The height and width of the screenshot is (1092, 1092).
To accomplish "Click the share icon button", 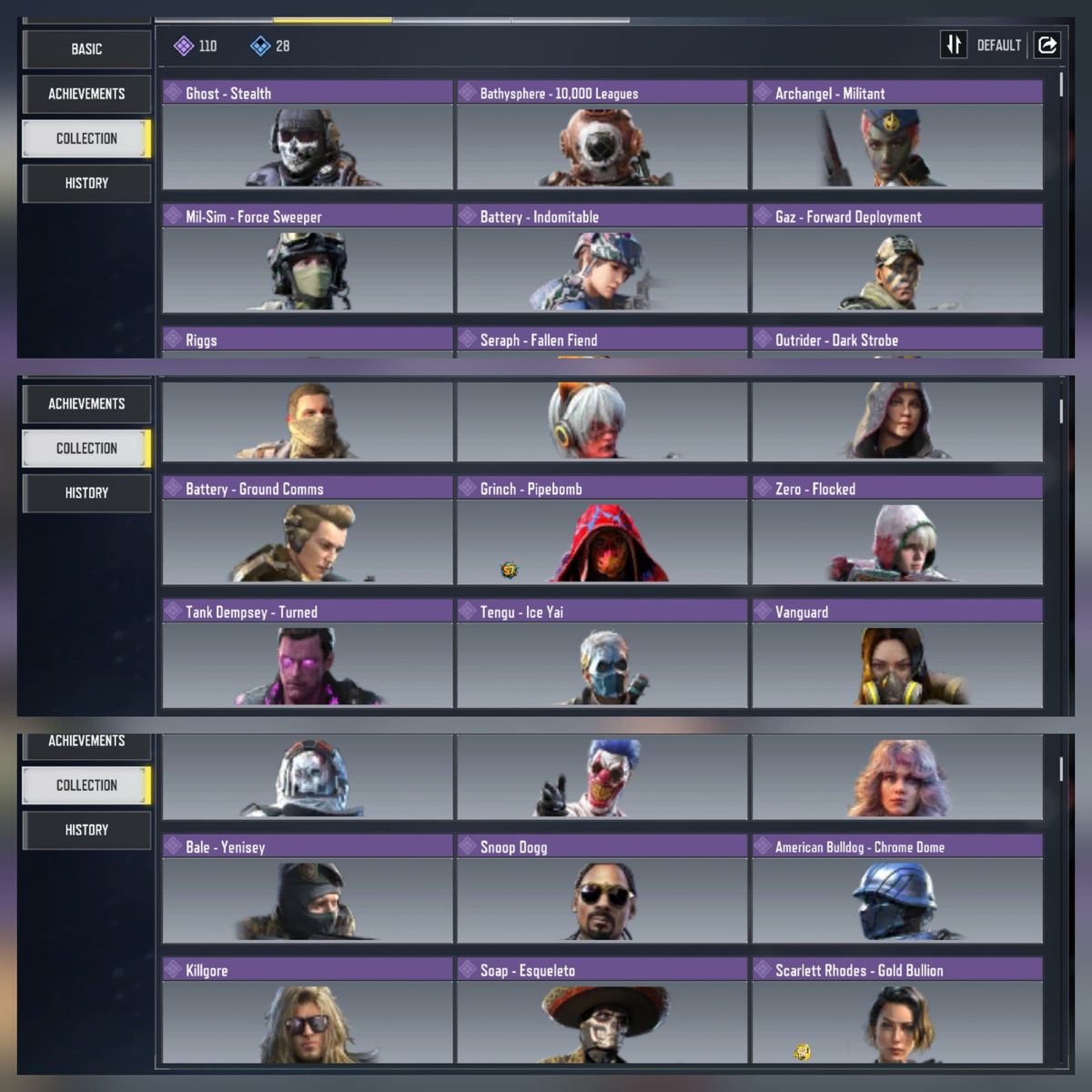I will 1047,45.
